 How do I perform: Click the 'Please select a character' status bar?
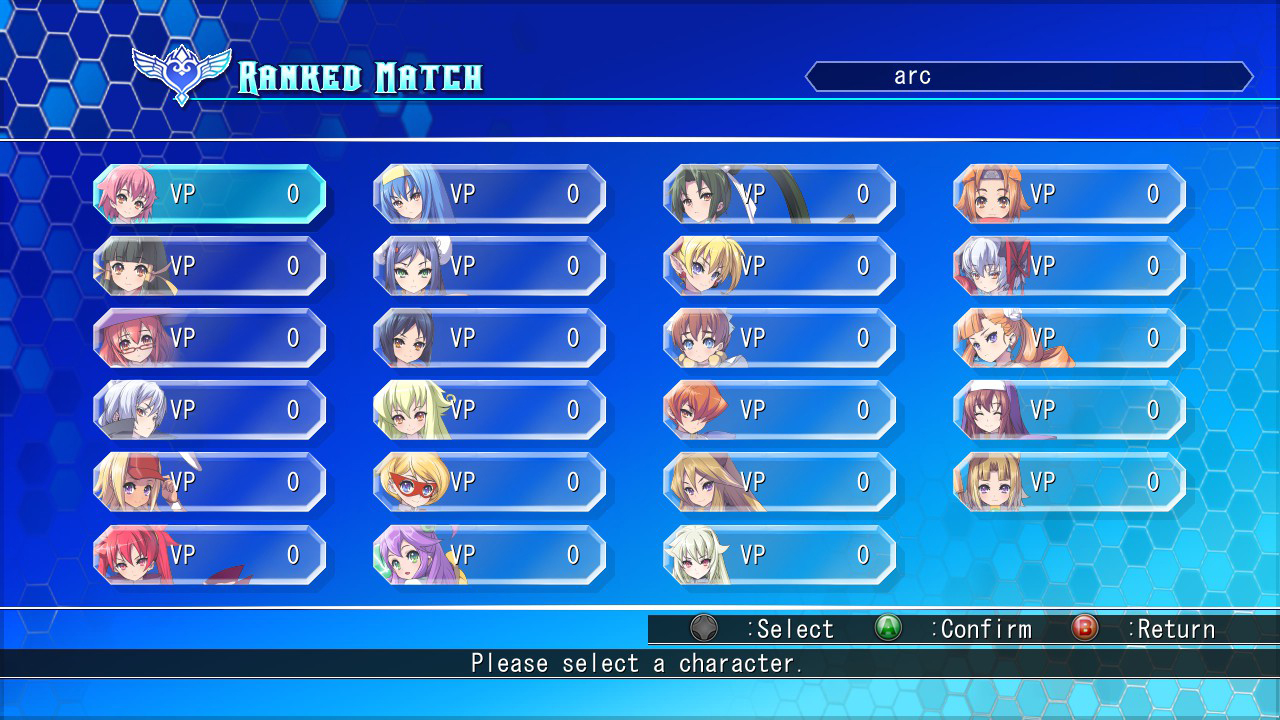tap(640, 662)
